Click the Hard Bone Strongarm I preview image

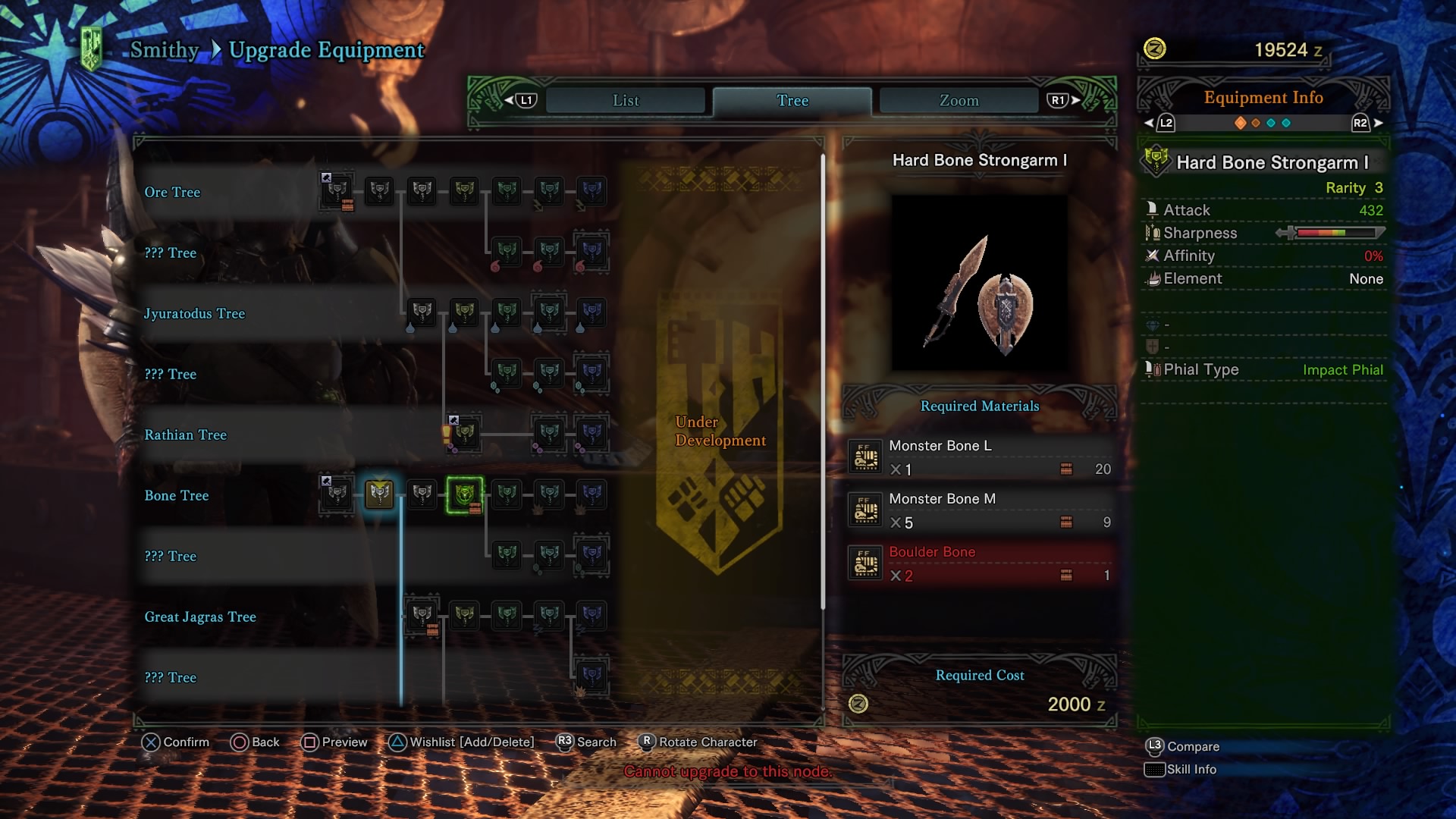[x=979, y=283]
